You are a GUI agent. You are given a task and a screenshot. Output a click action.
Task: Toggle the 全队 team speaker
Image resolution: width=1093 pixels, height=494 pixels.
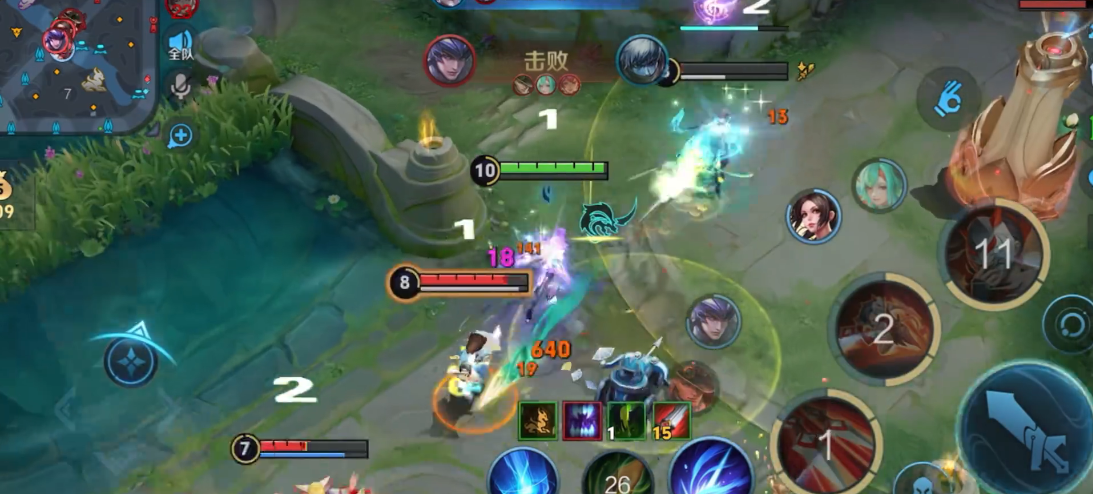(180, 45)
